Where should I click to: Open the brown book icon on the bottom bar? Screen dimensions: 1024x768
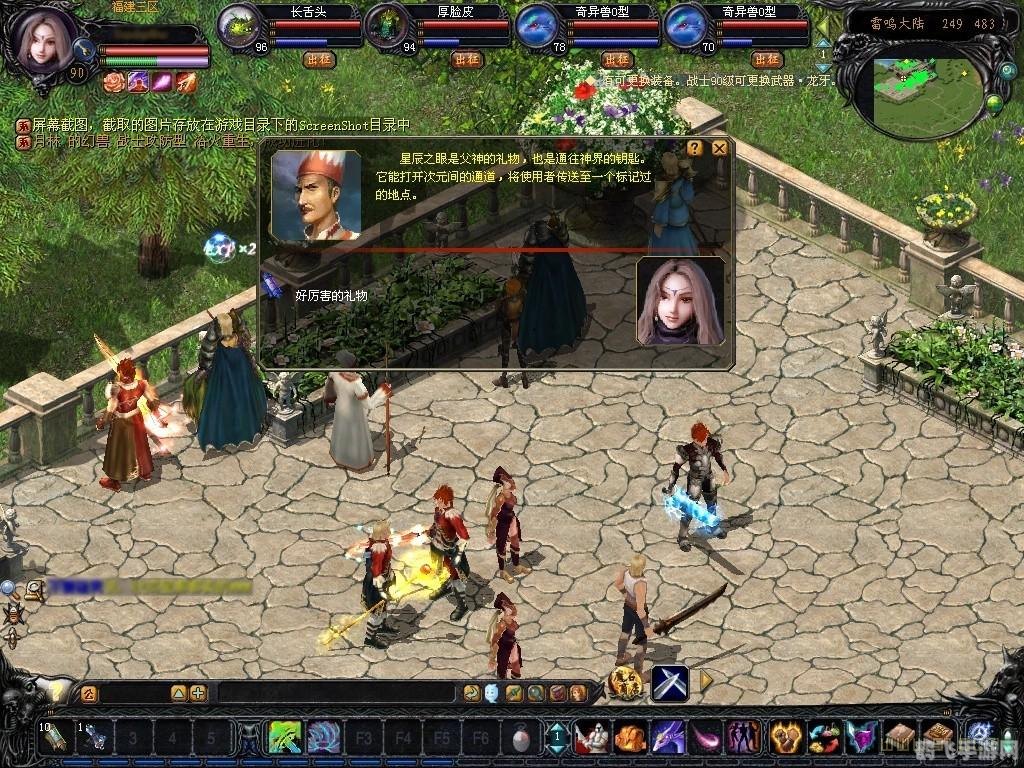[x=901, y=738]
